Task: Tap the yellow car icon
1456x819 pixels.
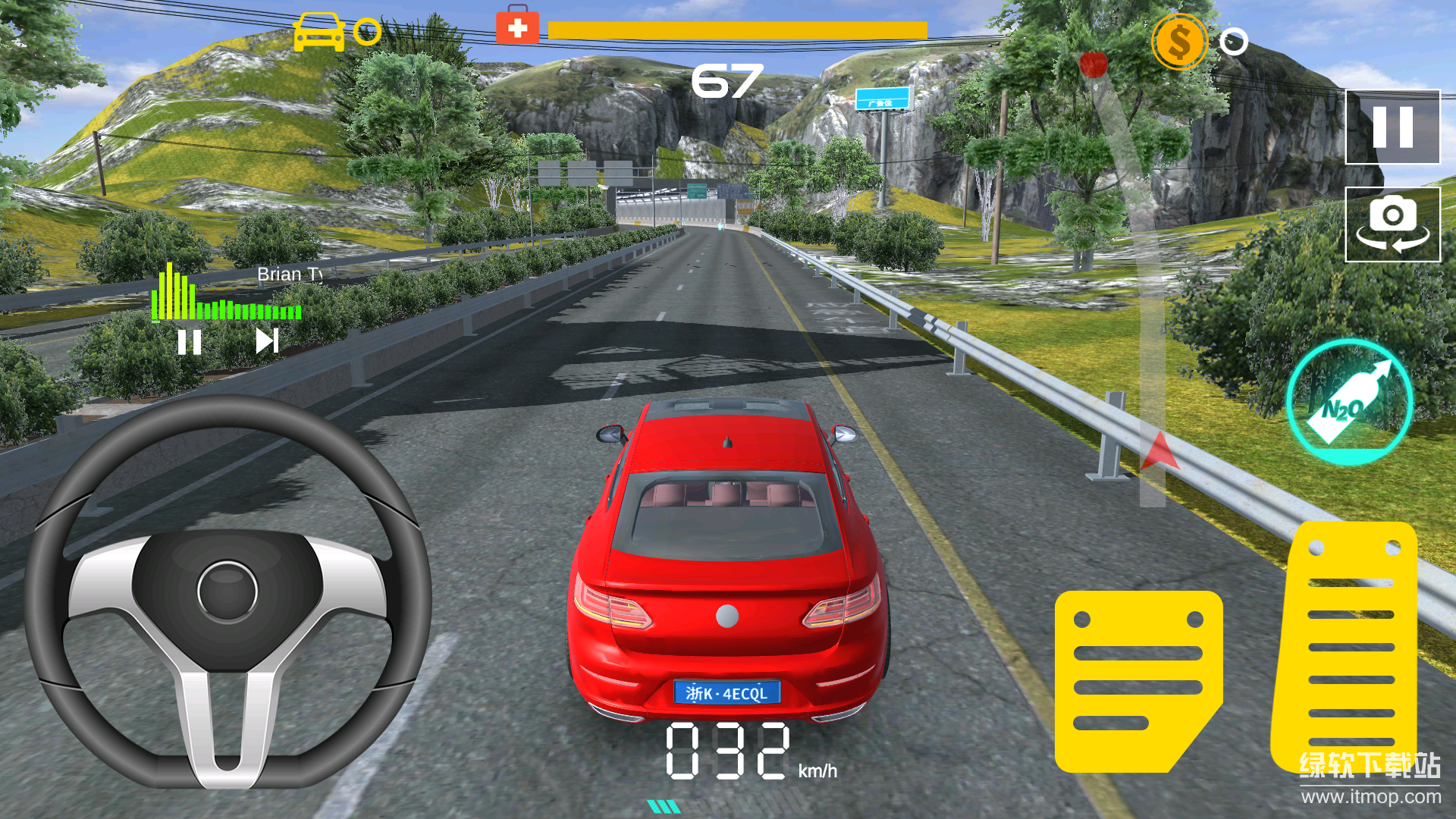Action: [x=318, y=32]
